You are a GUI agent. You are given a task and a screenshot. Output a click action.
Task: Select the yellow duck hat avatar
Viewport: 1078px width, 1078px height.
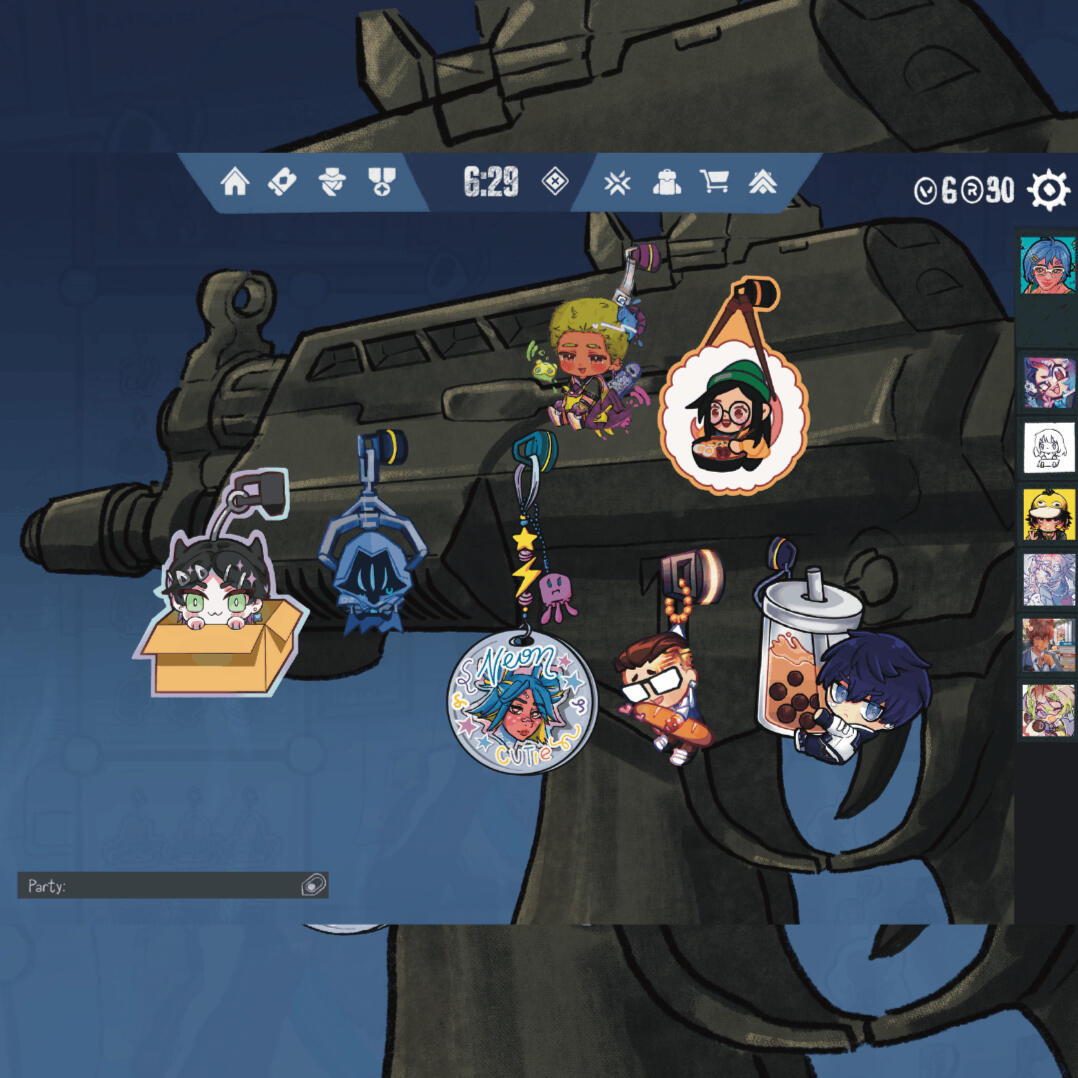[1048, 514]
